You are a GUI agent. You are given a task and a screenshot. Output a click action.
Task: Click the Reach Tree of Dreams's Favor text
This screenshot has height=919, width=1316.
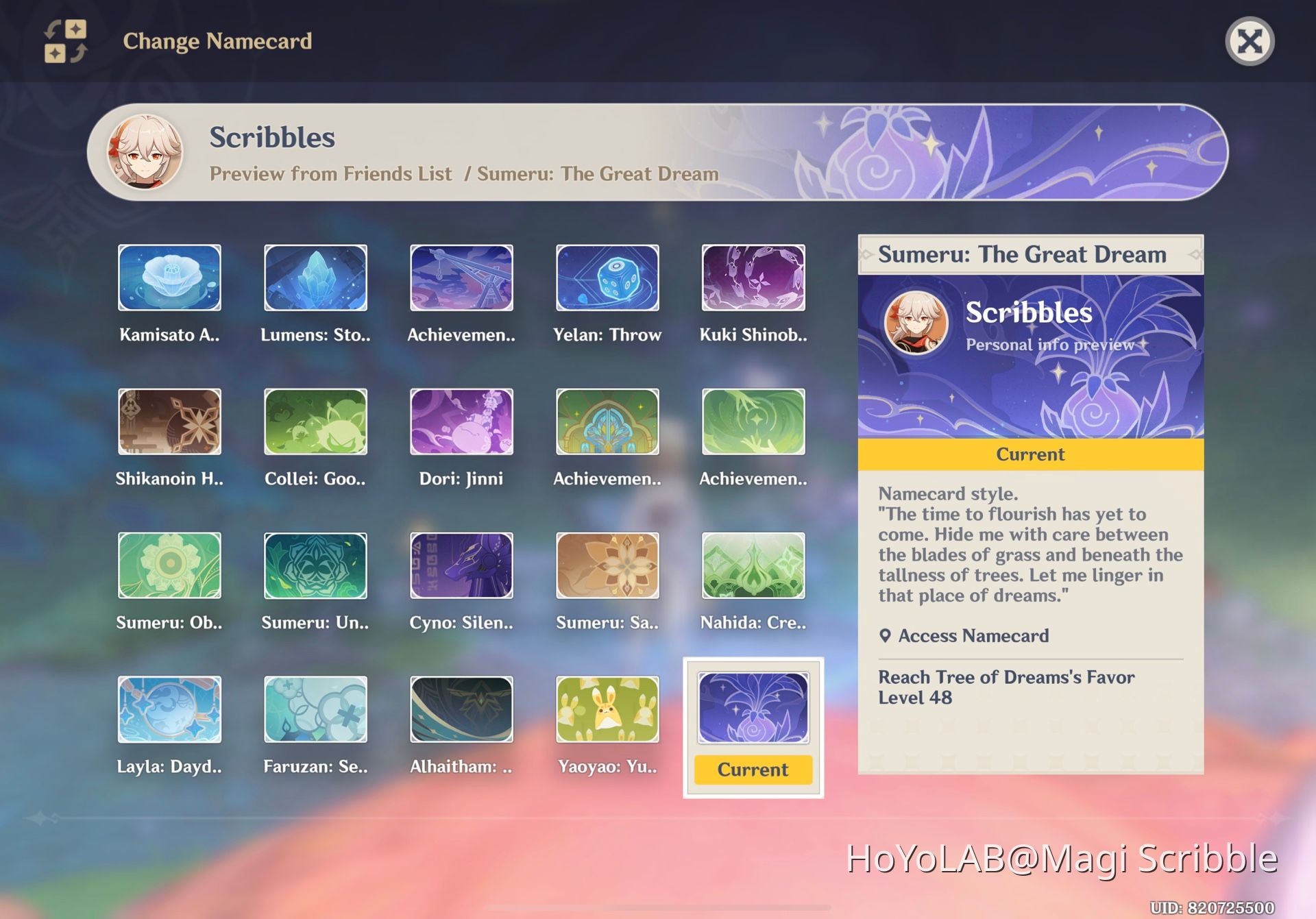tap(1006, 677)
